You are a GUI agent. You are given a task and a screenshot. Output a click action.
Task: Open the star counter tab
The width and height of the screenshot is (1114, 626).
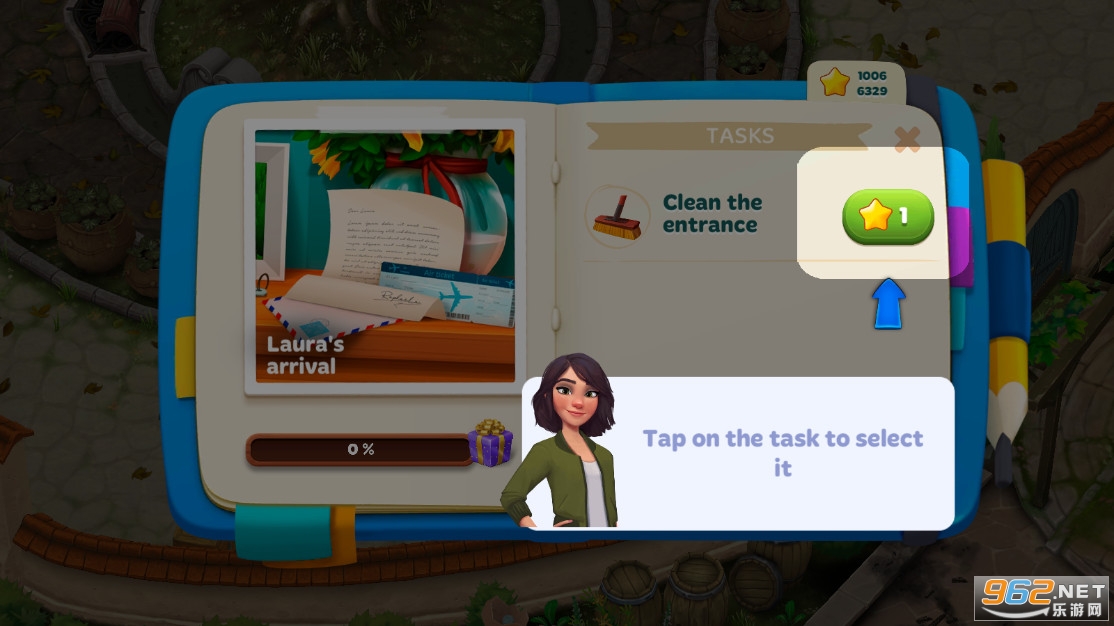tap(855, 83)
